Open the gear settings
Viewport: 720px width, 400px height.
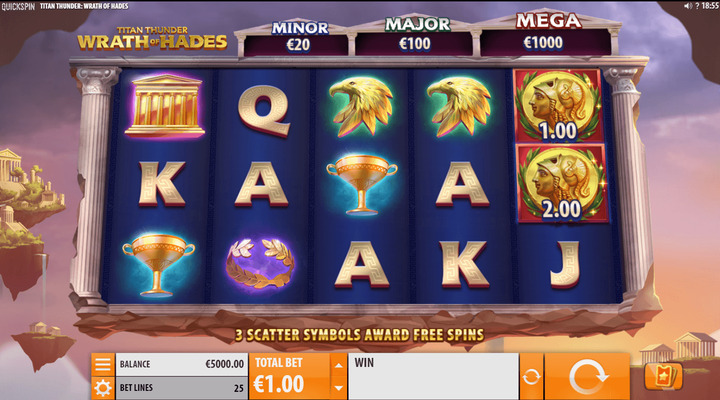pos(102,387)
